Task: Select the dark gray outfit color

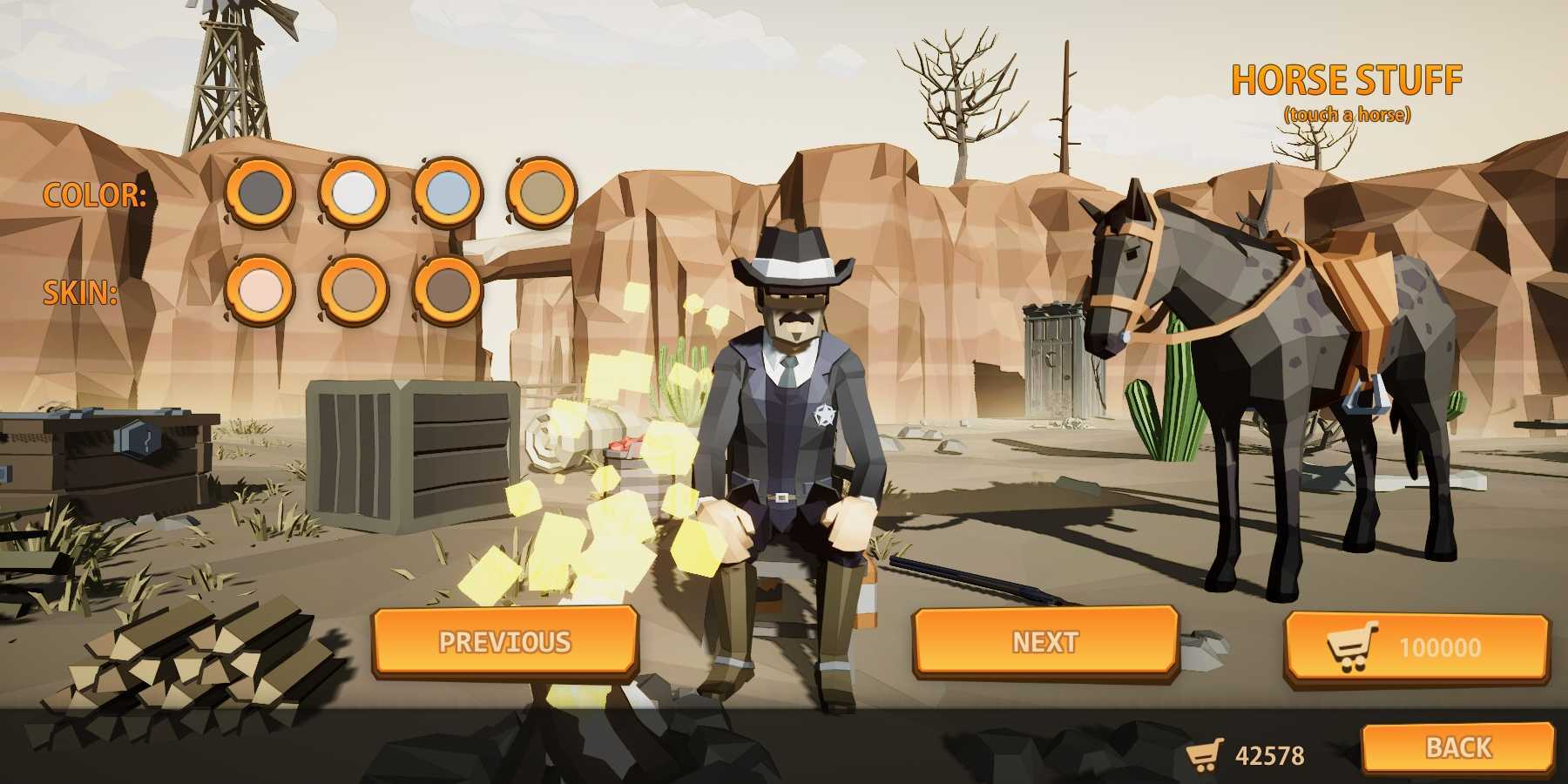Action: pos(259,192)
